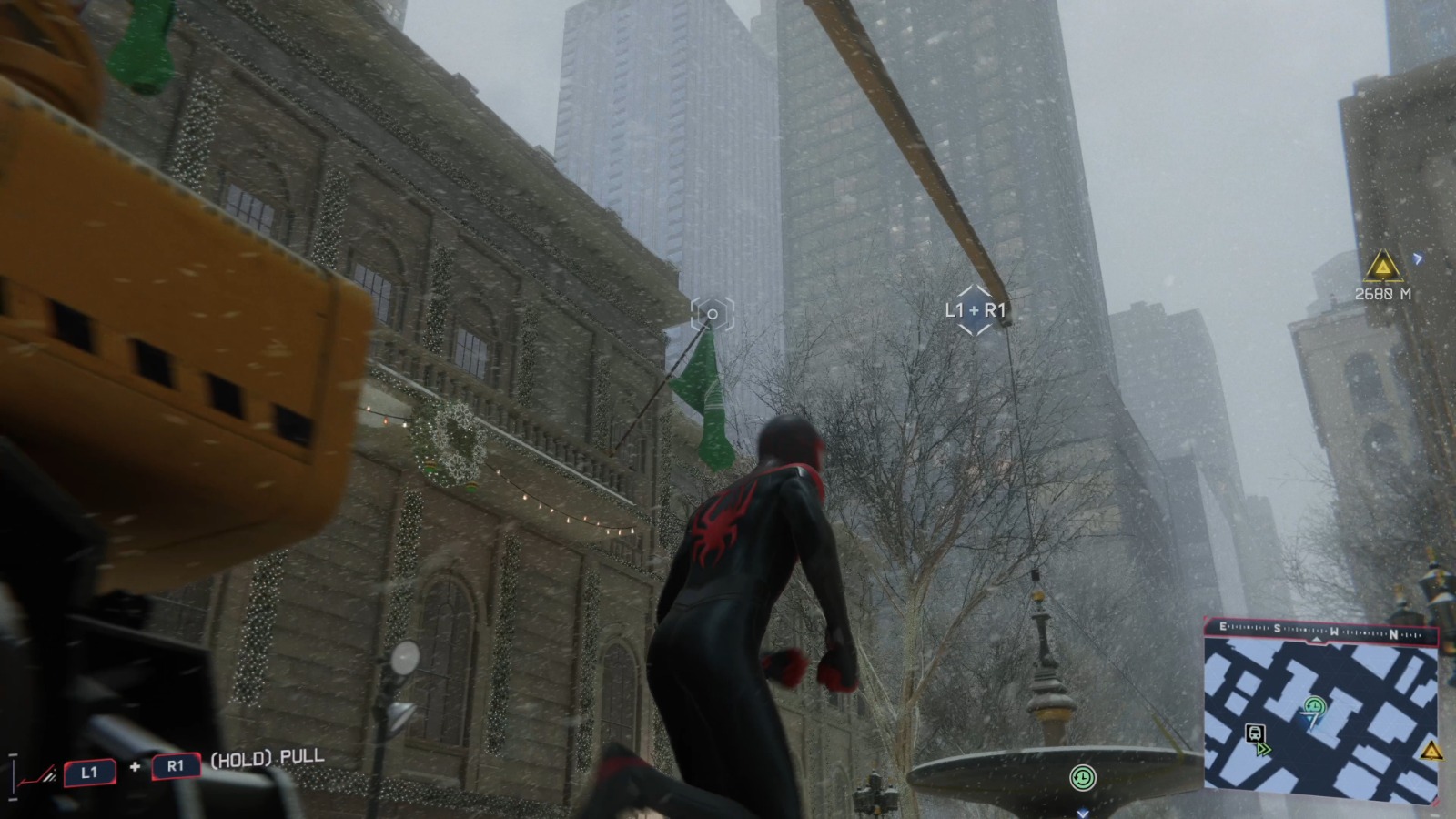Select the blue chevron next to the waypoint marker
The height and width of the screenshot is (819, 1456).
[1417, 258]
